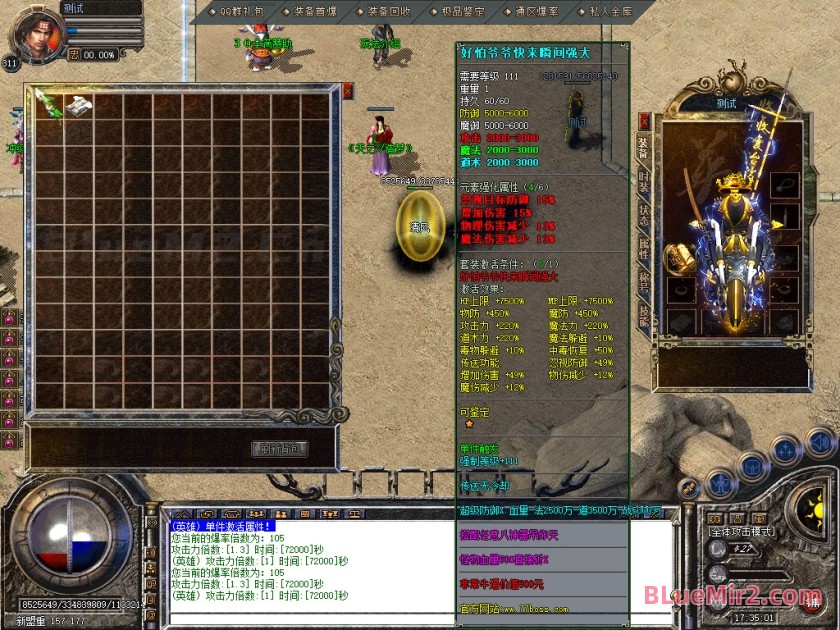Switch to the 称号 tab
The height and width of the screenshot is (630, 840).
point(644,283)
